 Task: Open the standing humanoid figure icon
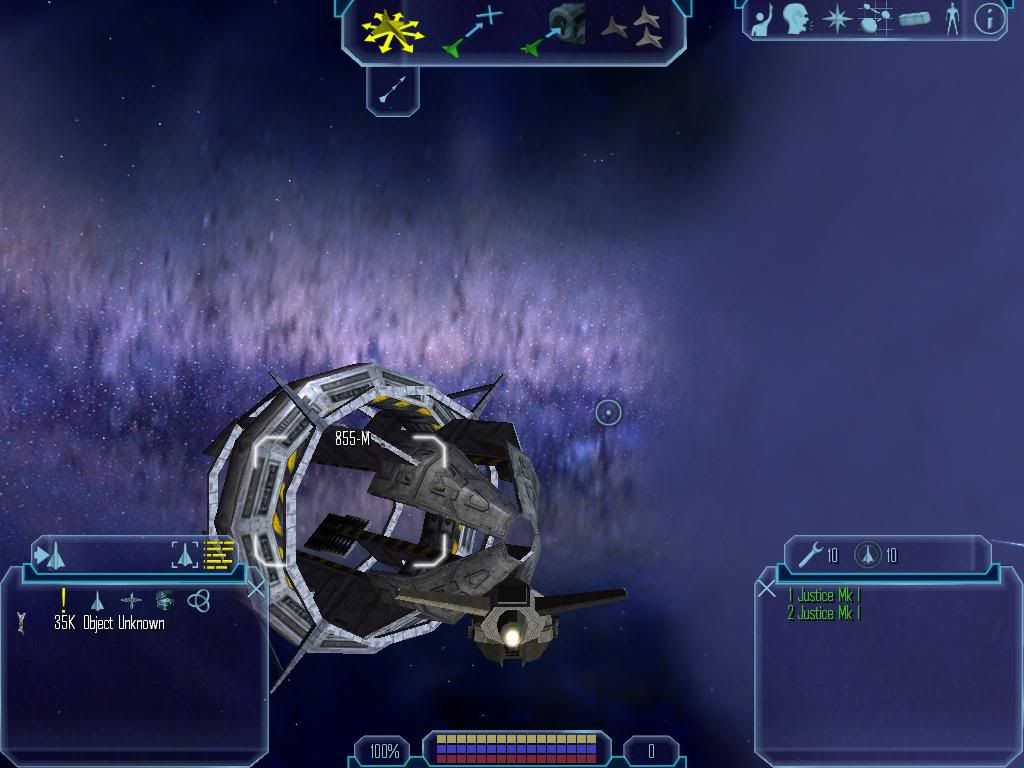point(952,19)
